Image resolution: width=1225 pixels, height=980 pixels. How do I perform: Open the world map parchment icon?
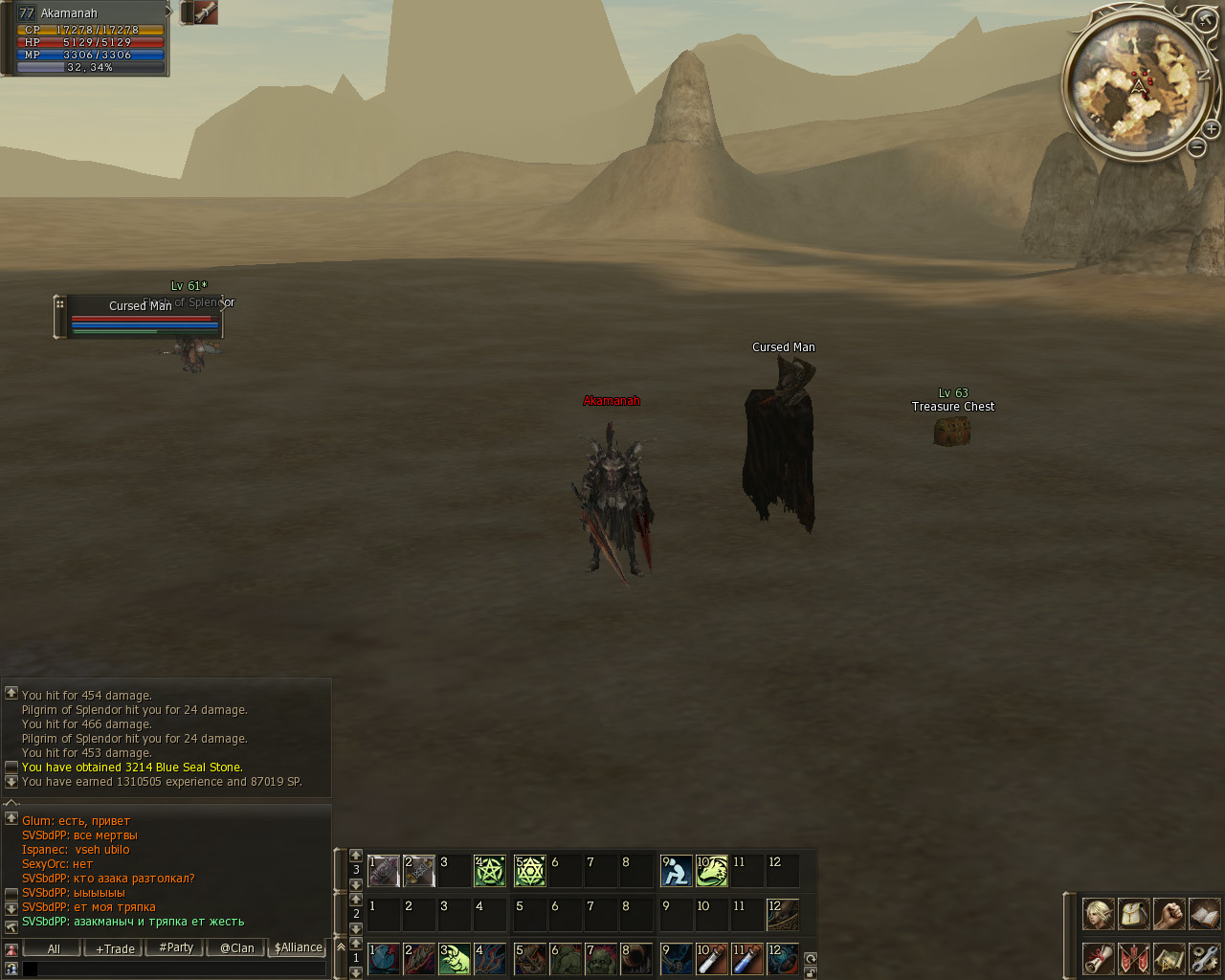(1169, 957)
